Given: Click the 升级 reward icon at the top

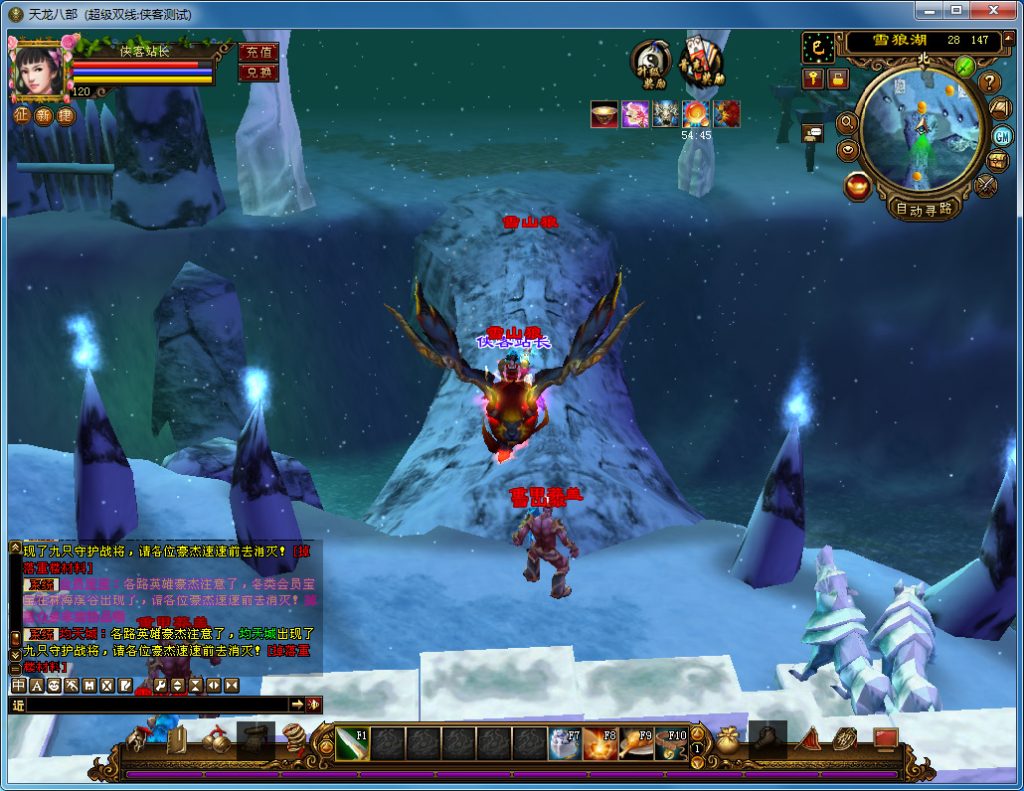Looking at the screenshot, I should 650,63.
